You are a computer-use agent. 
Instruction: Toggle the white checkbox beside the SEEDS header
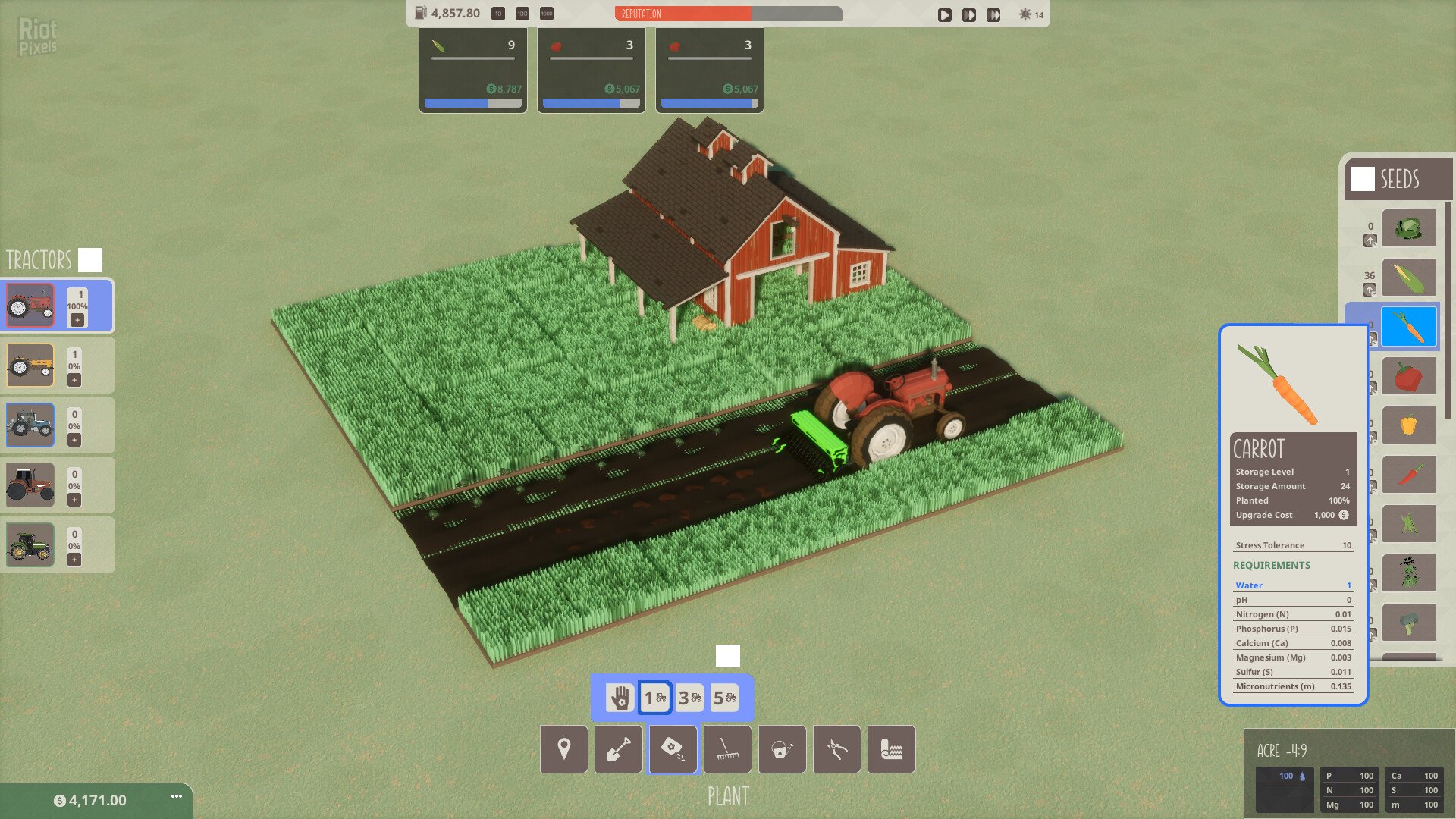[x=1363, y=180]
